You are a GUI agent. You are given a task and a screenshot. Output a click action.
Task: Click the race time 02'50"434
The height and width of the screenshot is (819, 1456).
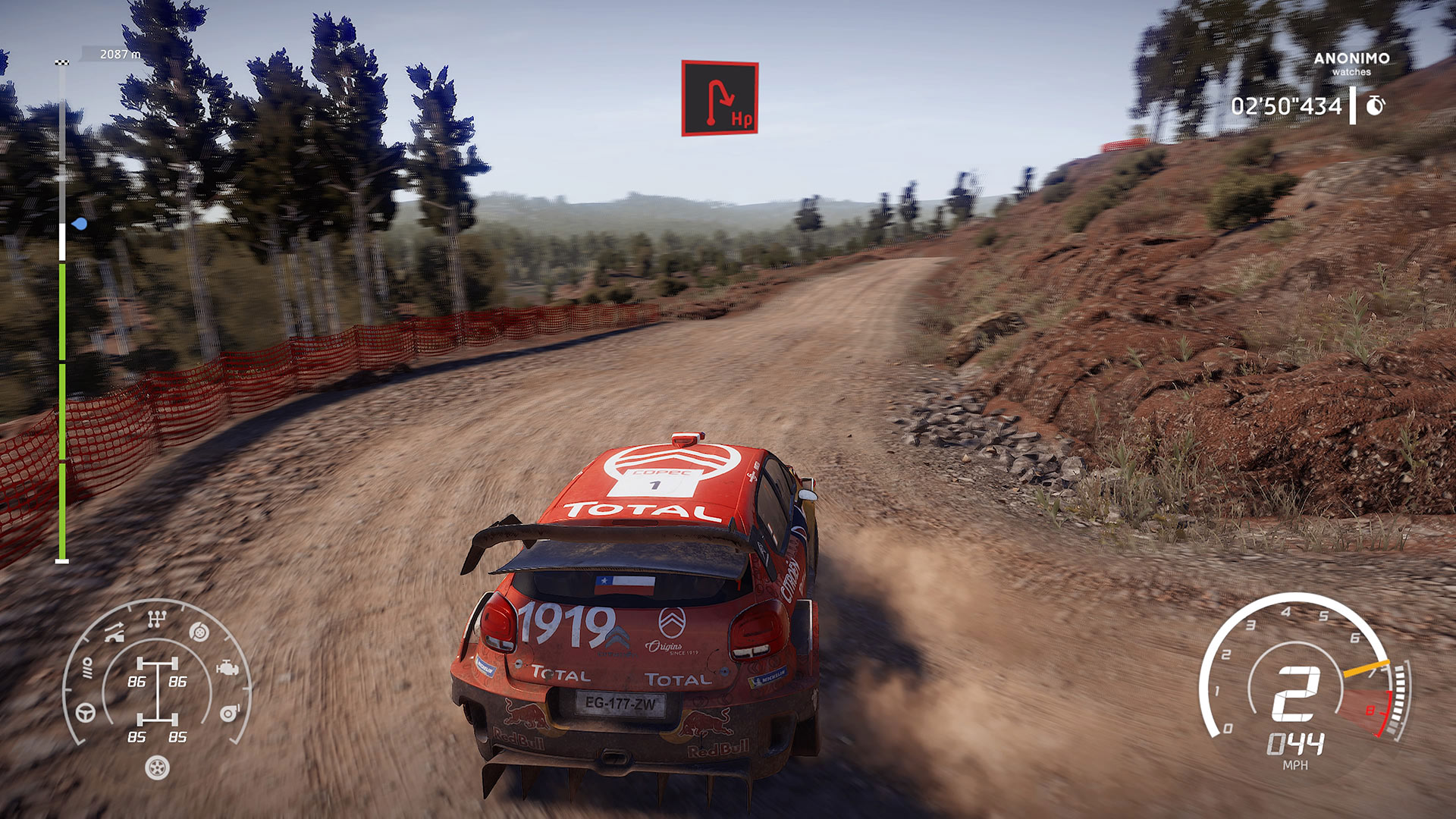[1288, 106]
